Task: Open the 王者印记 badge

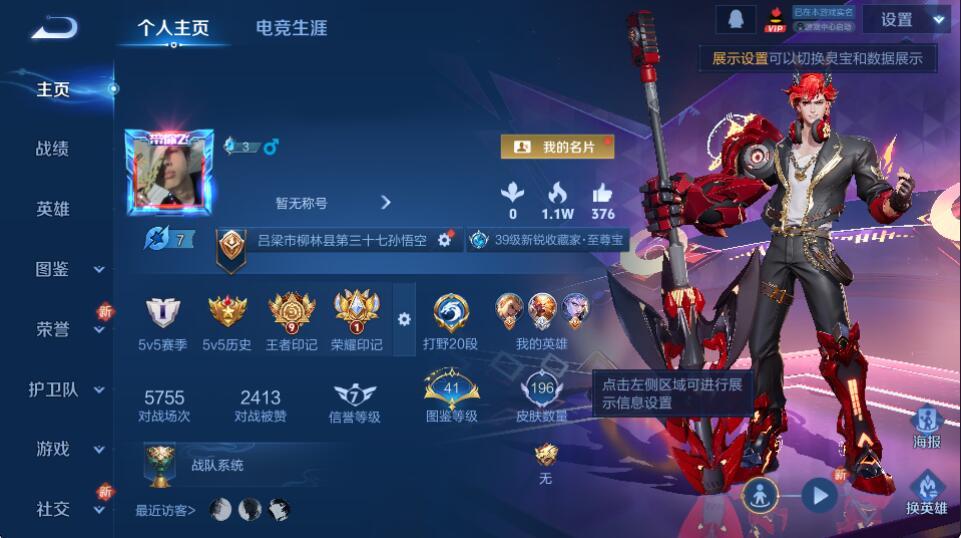Action: [291, 322]
